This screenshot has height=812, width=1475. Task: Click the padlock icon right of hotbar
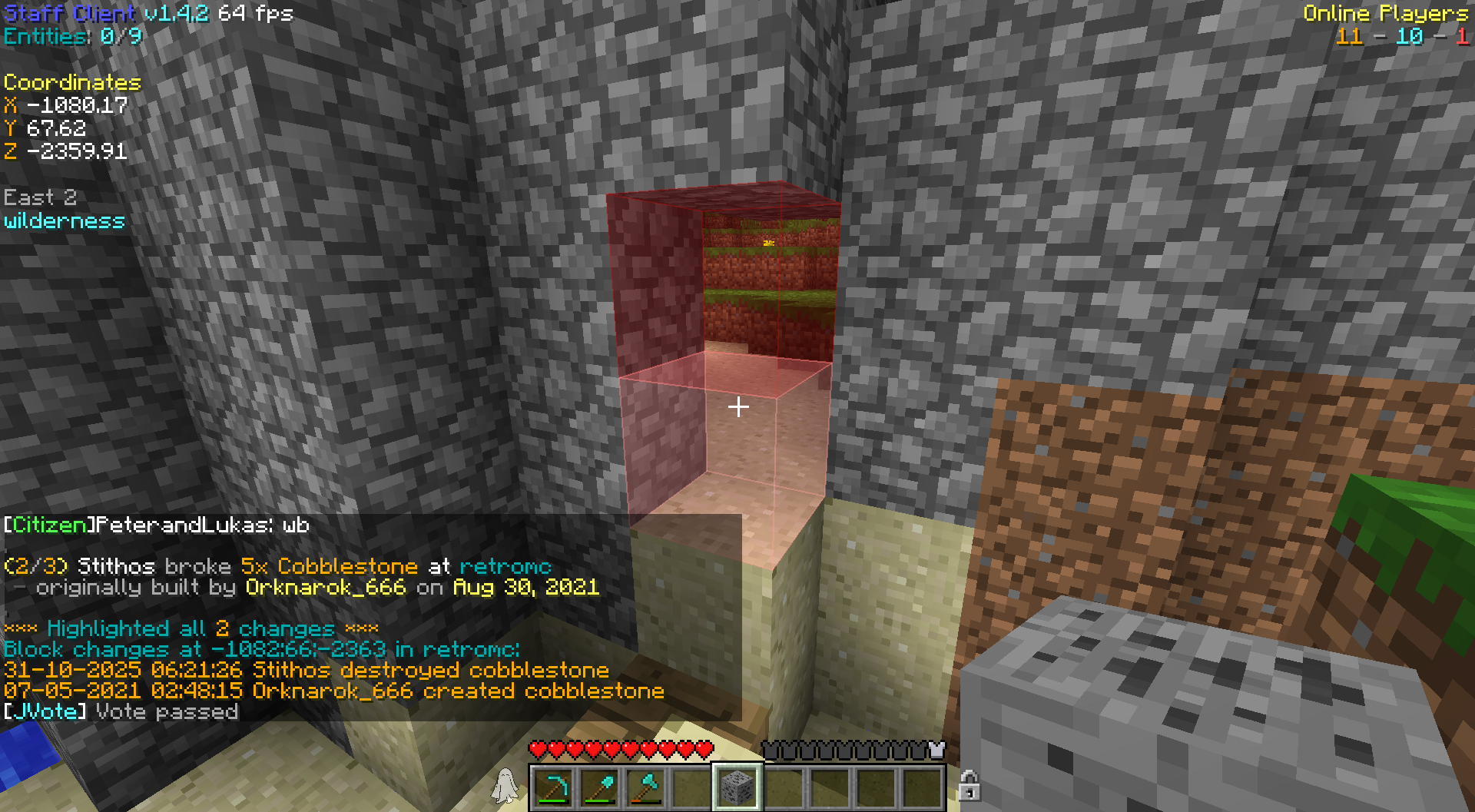click(969, 786)
